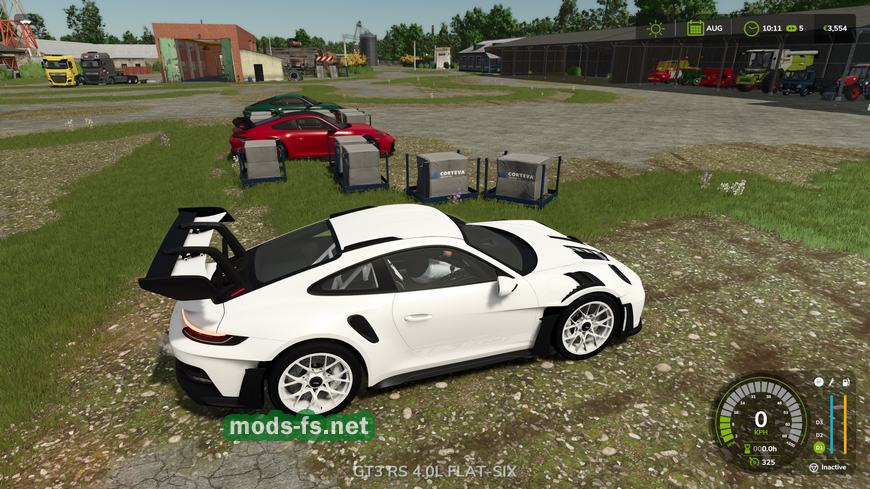Click the fuel pump icon
The width and height of the screenshot is (870, 489).
click(846, 382)
